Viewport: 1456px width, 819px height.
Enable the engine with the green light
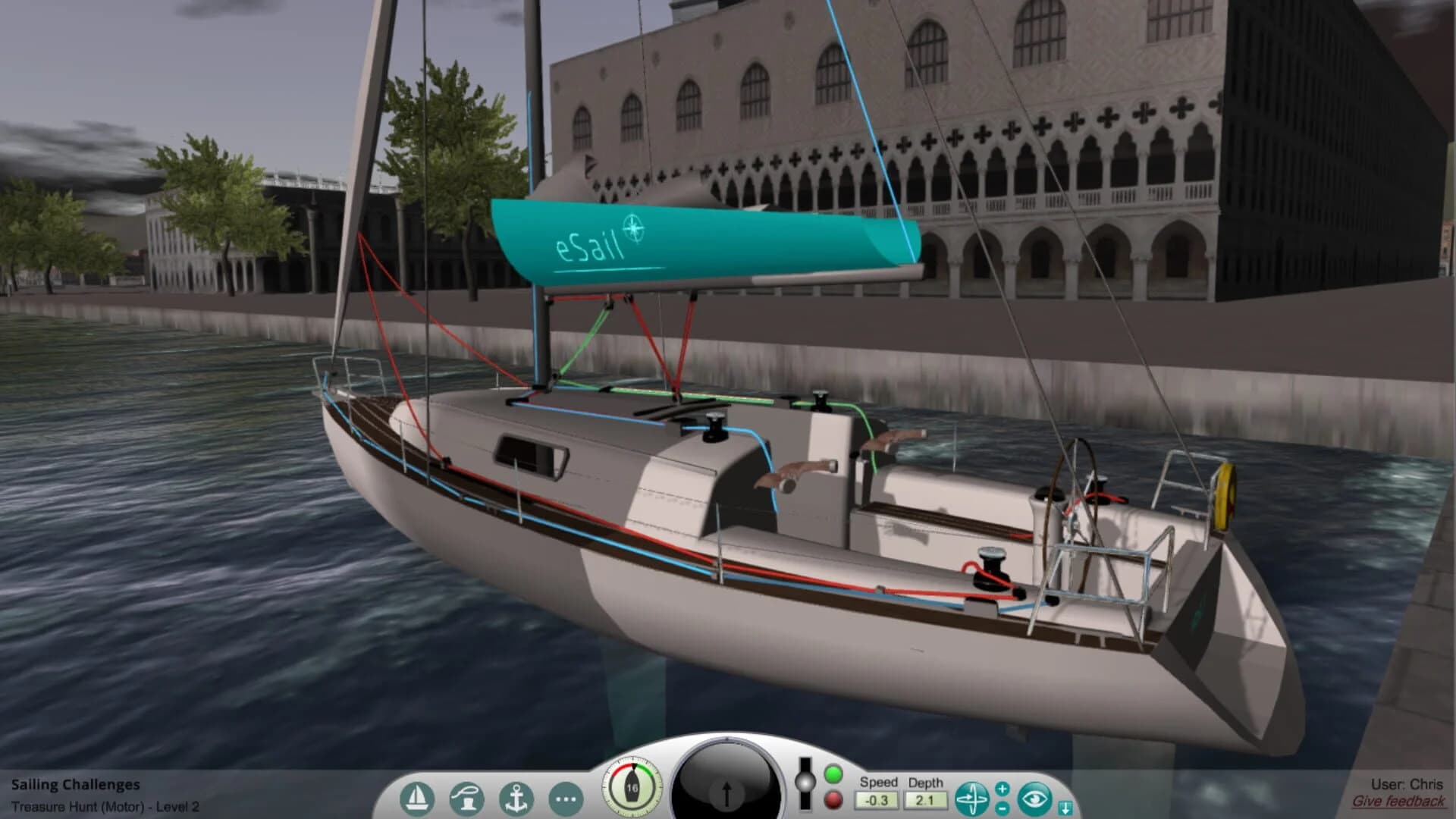[x=834, y=776]
